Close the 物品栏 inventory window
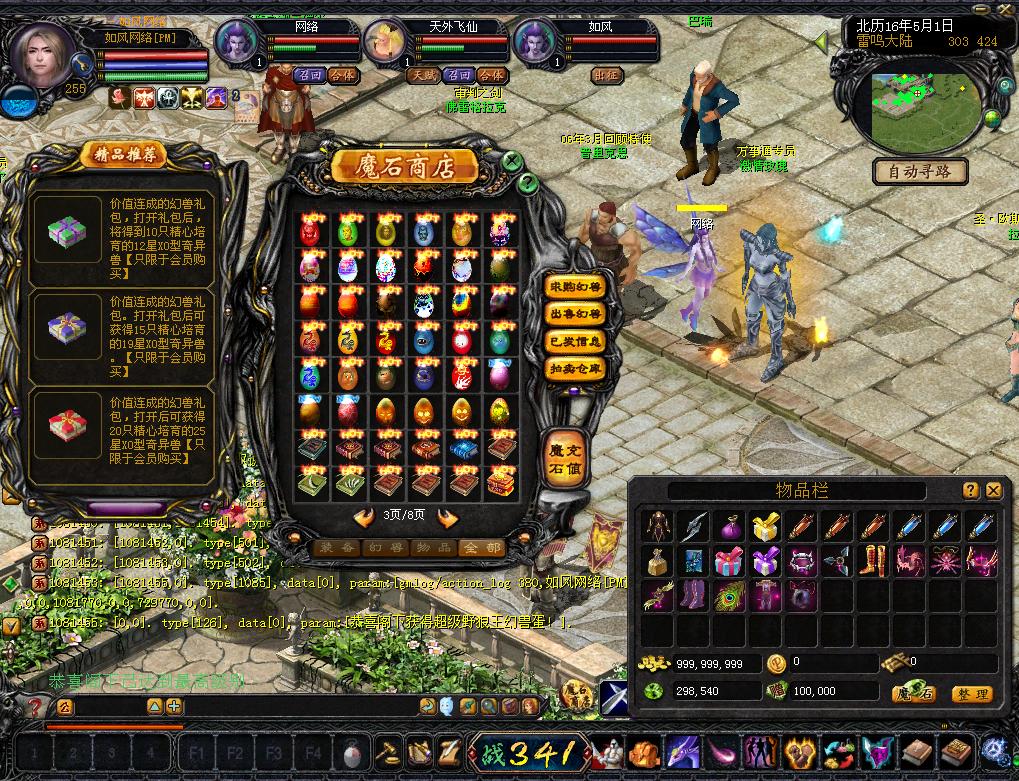 click(993, 491)
